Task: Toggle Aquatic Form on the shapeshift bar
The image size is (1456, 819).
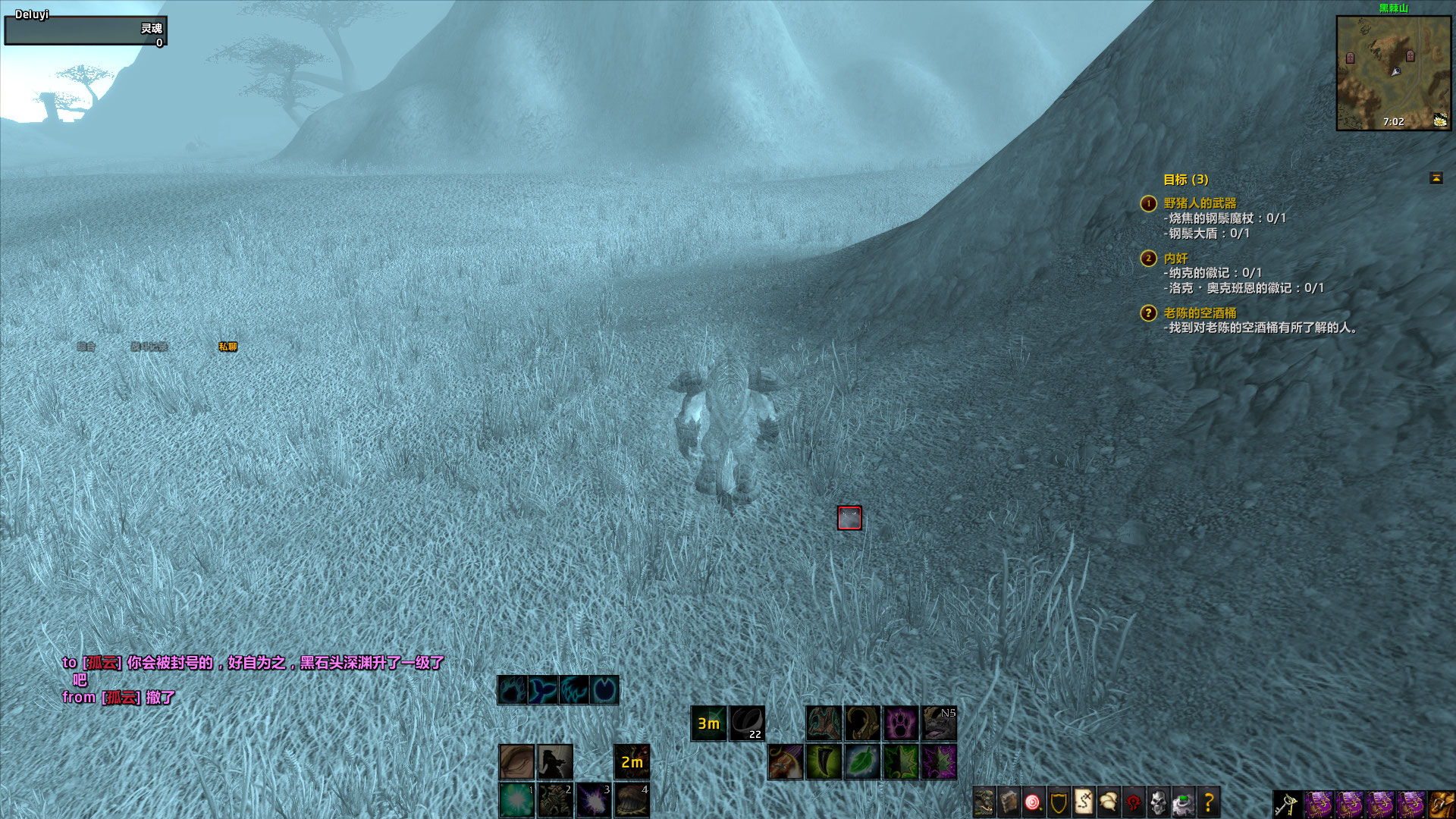Action: coord(541,690)
